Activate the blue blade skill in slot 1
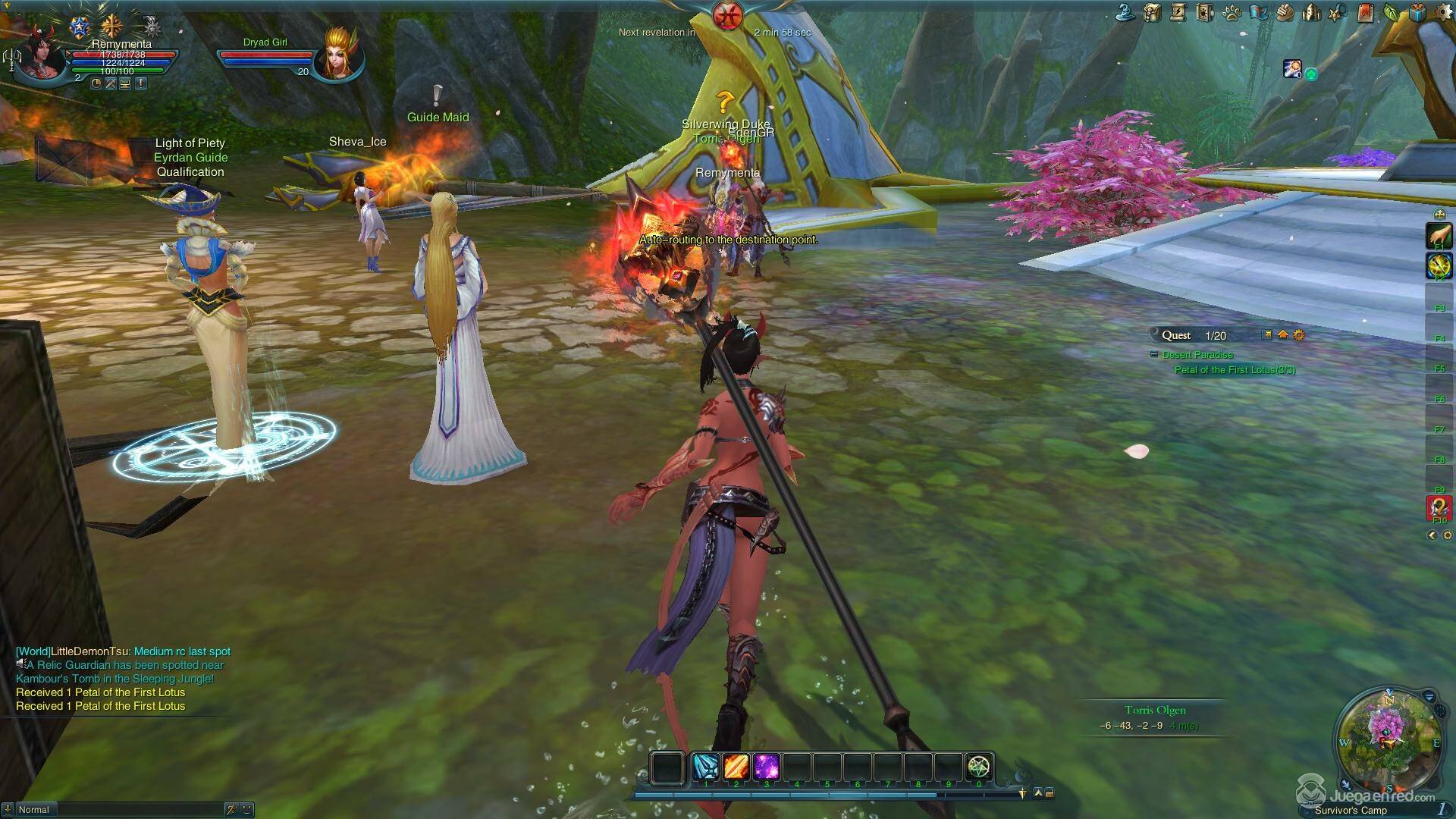 point(705,767)
